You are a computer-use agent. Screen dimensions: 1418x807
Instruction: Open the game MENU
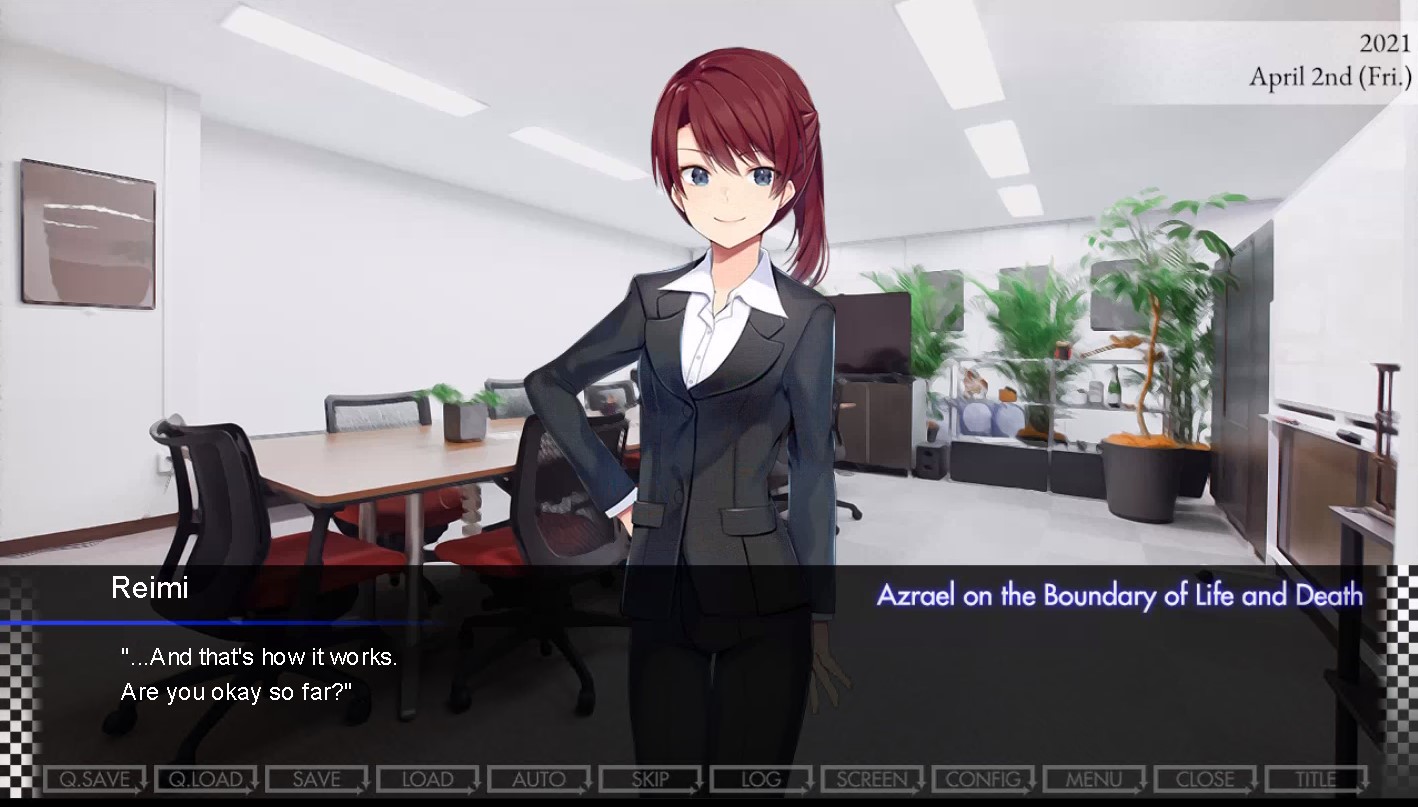point(1093,779)
